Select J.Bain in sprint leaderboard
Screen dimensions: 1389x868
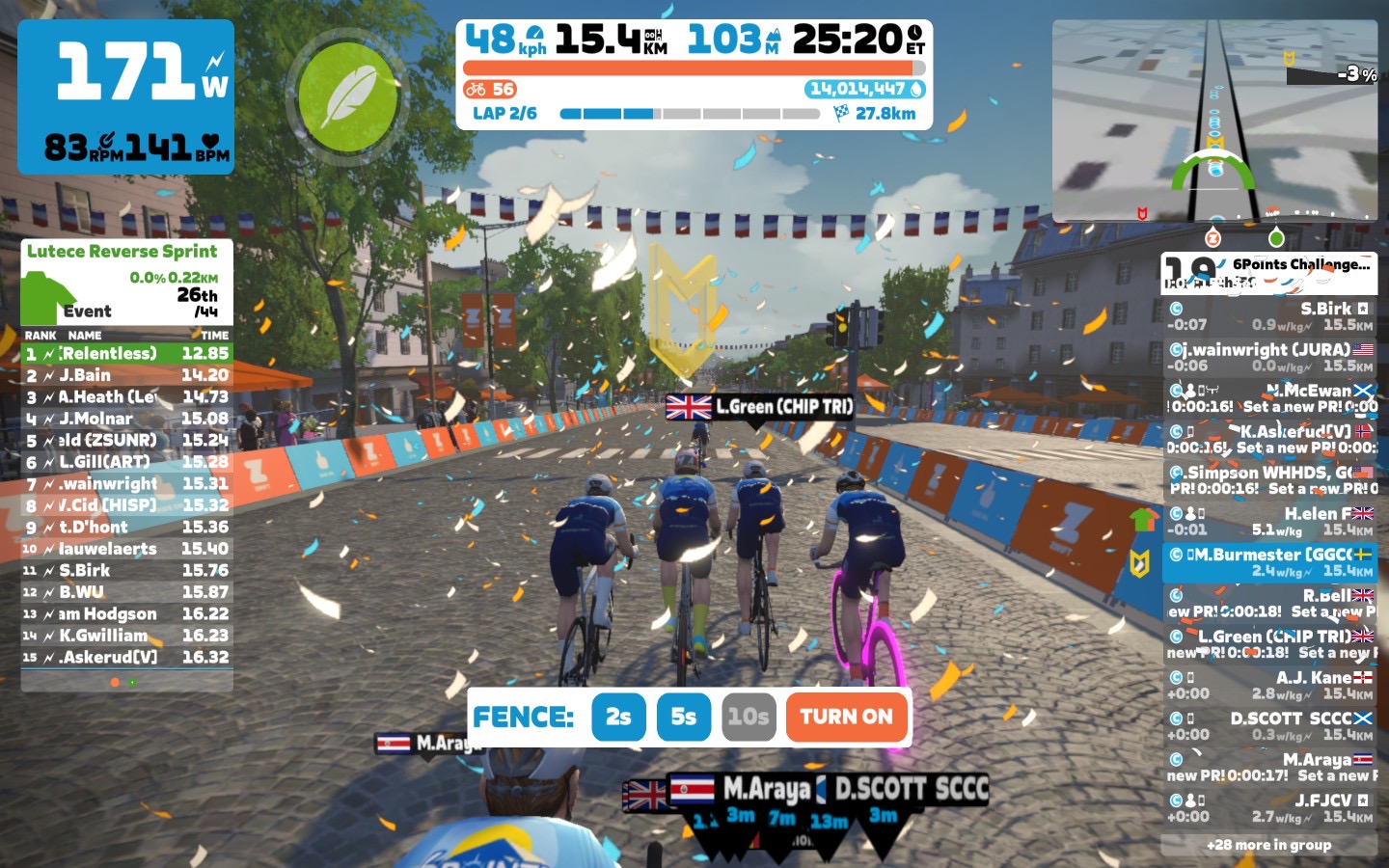click(x=126, y=375)
